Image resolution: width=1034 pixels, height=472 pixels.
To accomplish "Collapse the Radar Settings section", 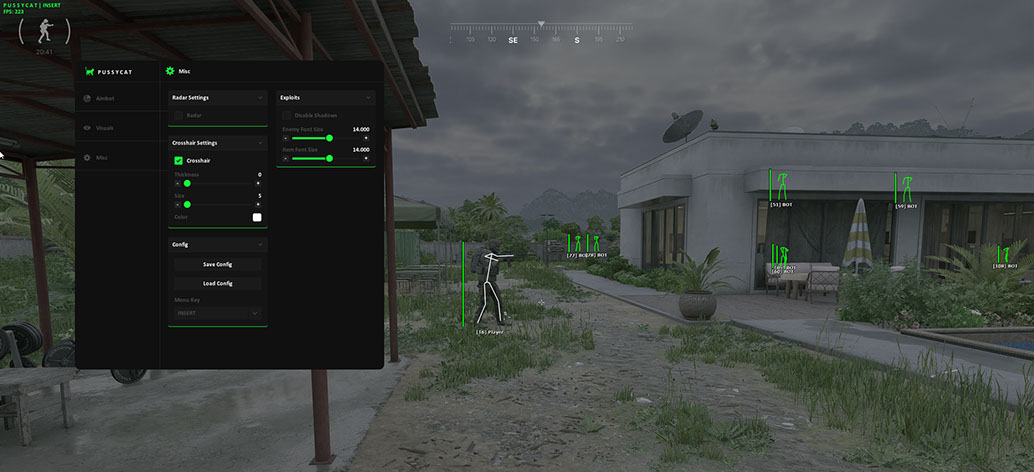I will tap(260, 98).
